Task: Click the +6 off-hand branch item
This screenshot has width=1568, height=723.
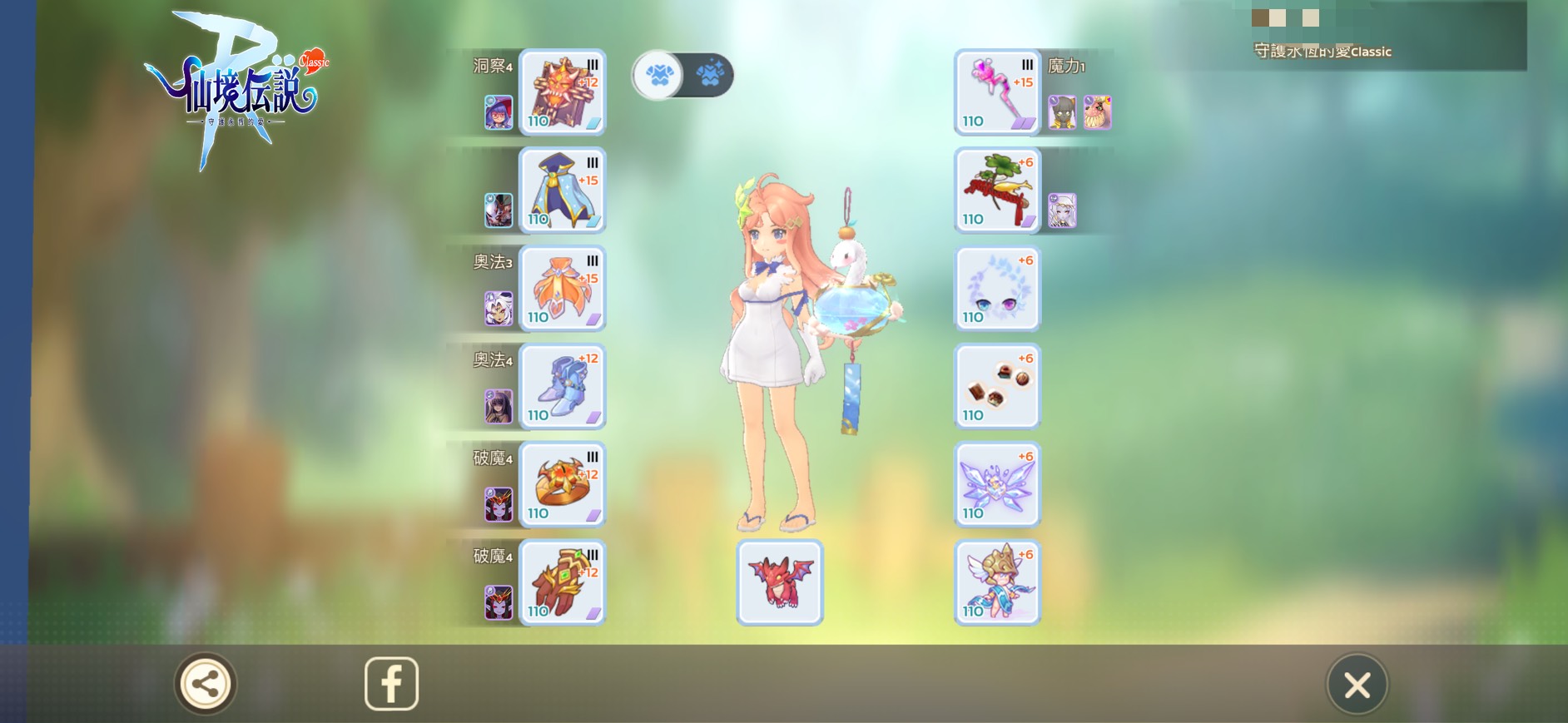Action: coord(997,190)
